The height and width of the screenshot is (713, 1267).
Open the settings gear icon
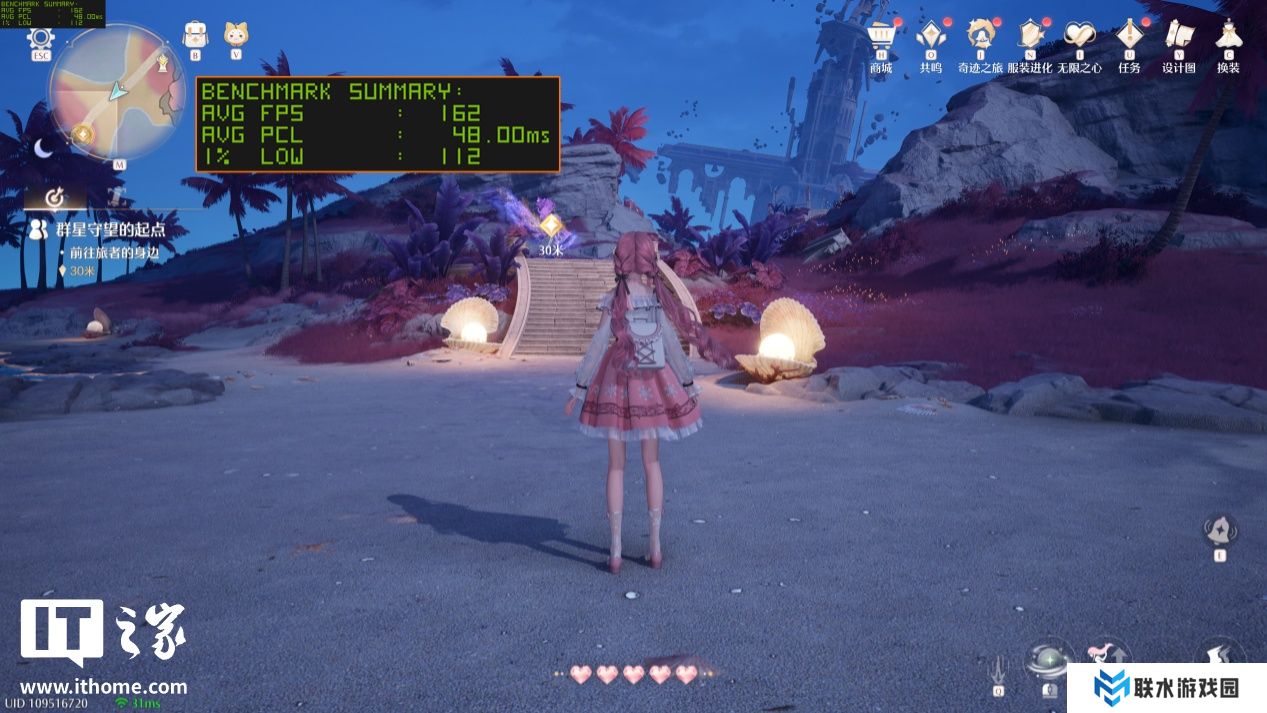41,40
